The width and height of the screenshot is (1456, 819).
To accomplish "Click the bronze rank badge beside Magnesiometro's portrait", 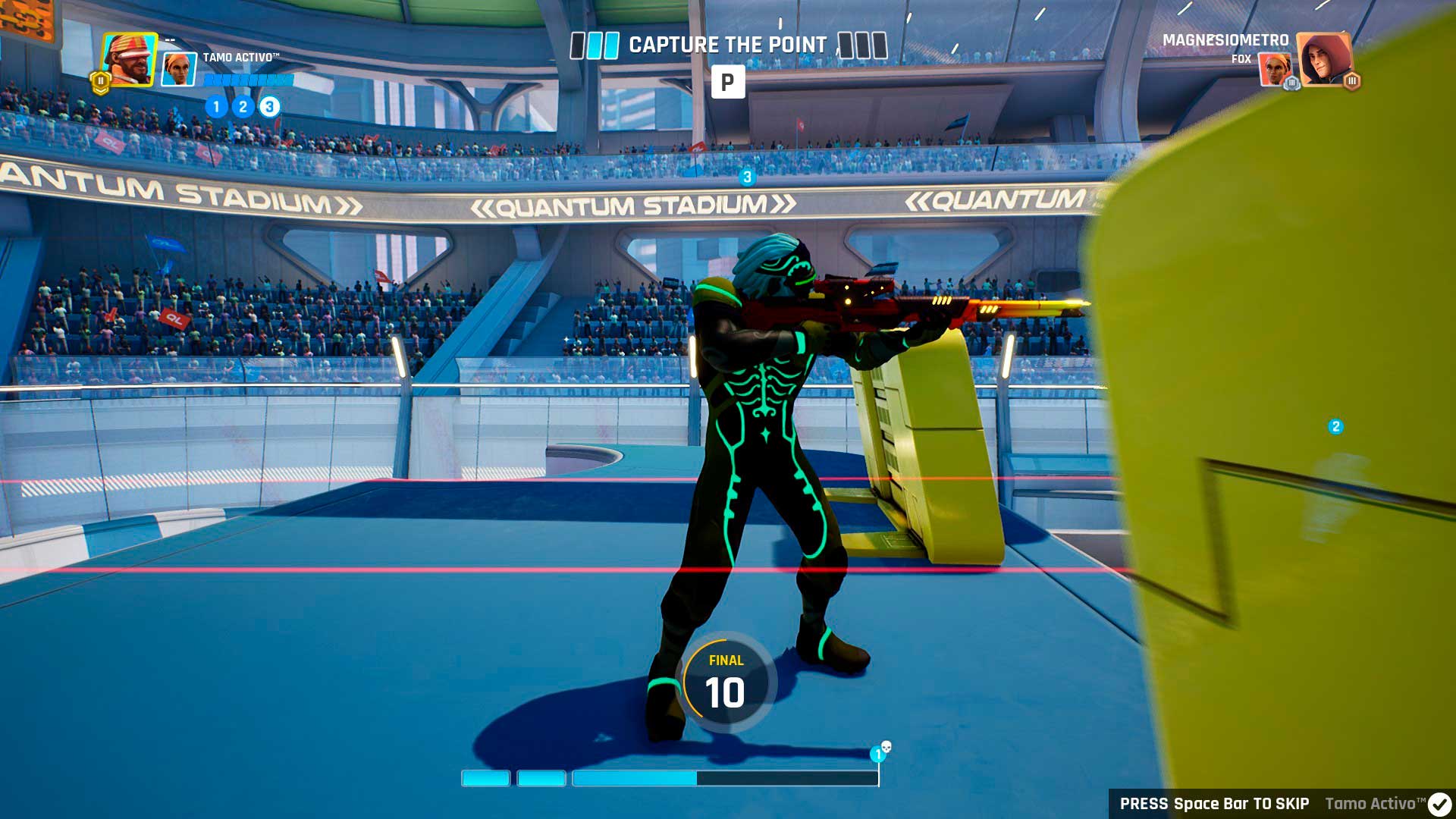I will [x=1351, y=81].
